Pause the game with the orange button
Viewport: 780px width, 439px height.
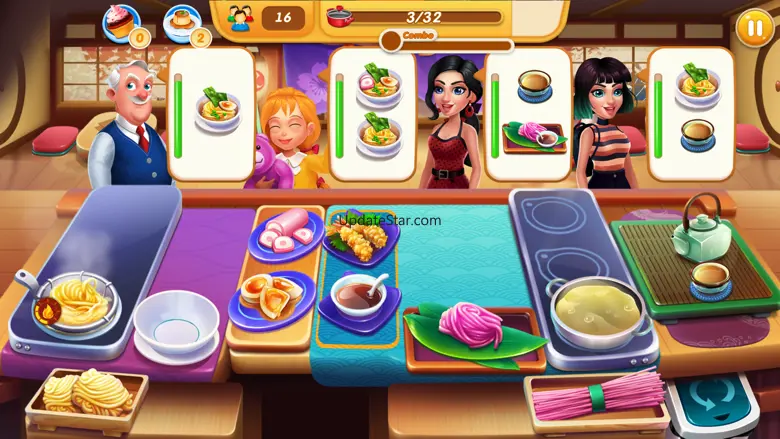[753, 27]
